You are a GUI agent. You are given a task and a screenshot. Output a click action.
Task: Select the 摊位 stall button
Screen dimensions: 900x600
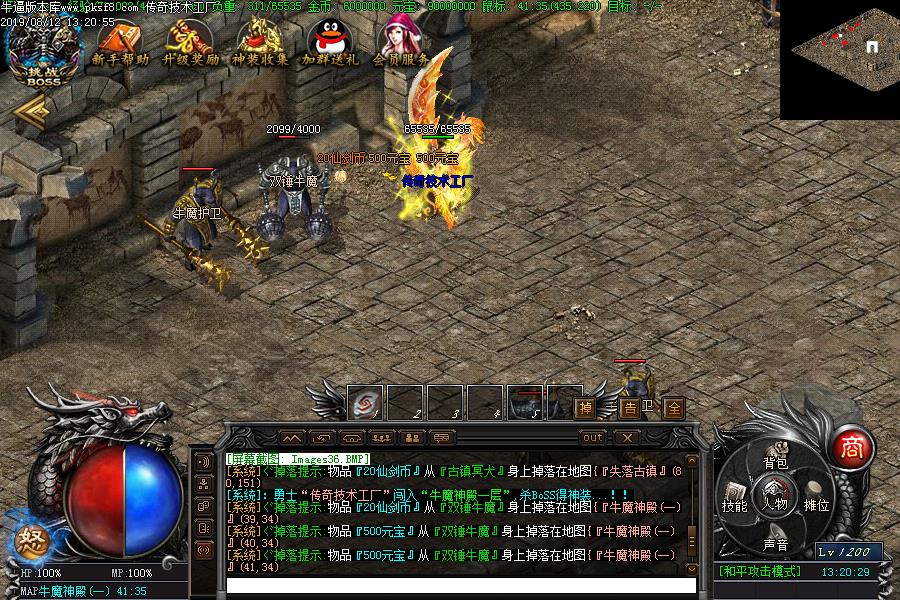coord(817,505)
